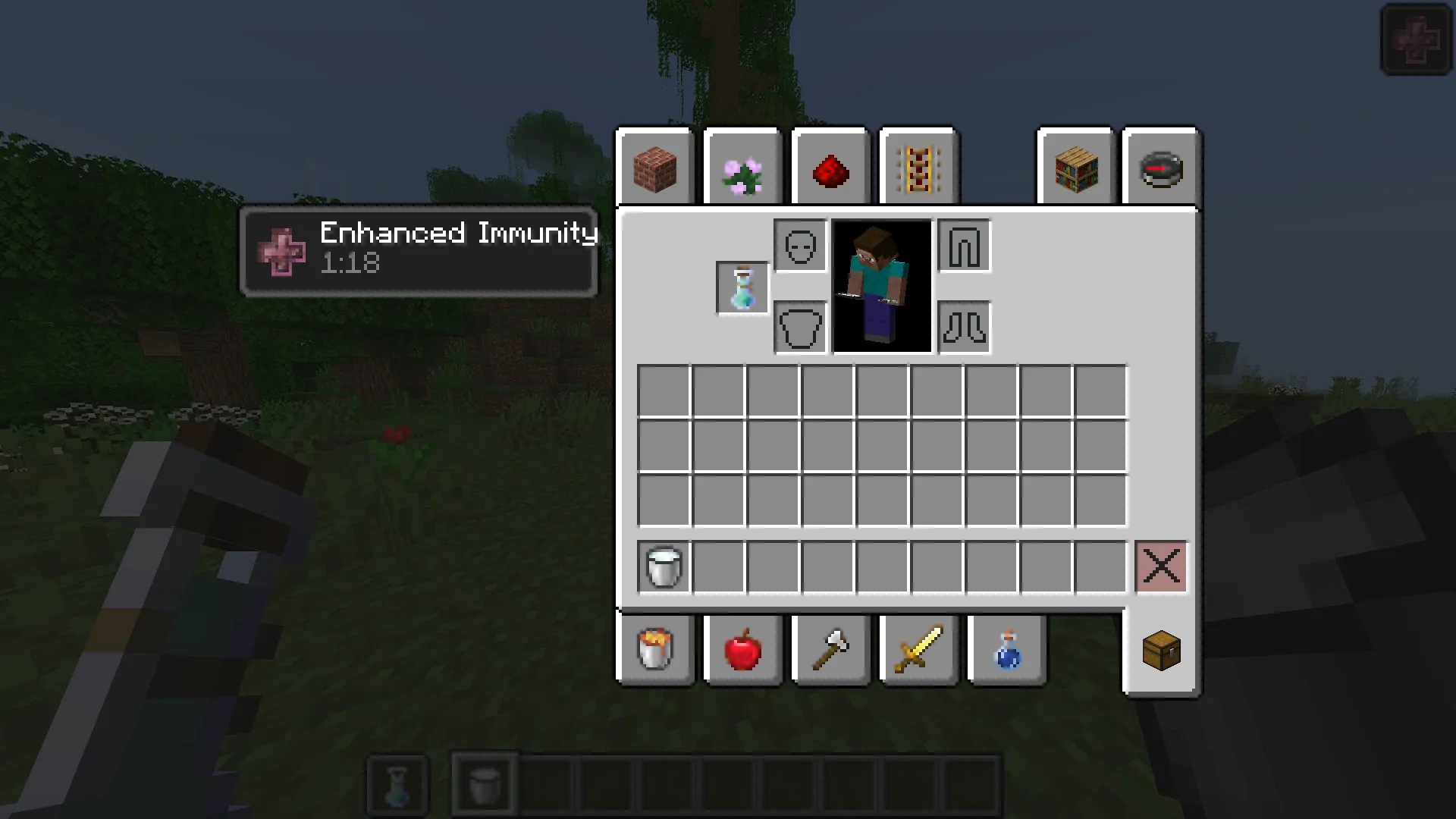Click the X item destroy slot
1456x819 pixels.
(x=1161, y=567)
